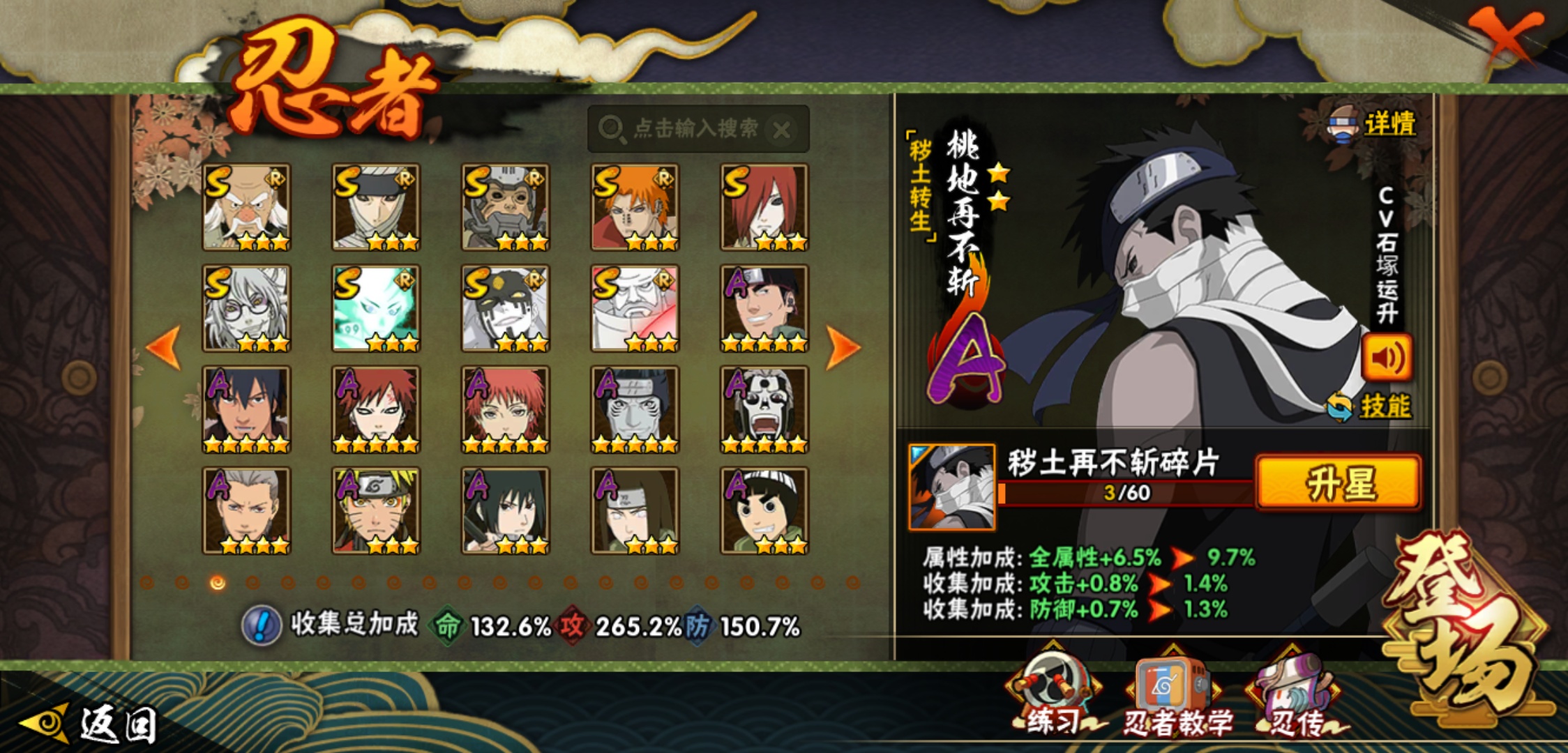Go to the previous ninja page

(x=165, y=347)
